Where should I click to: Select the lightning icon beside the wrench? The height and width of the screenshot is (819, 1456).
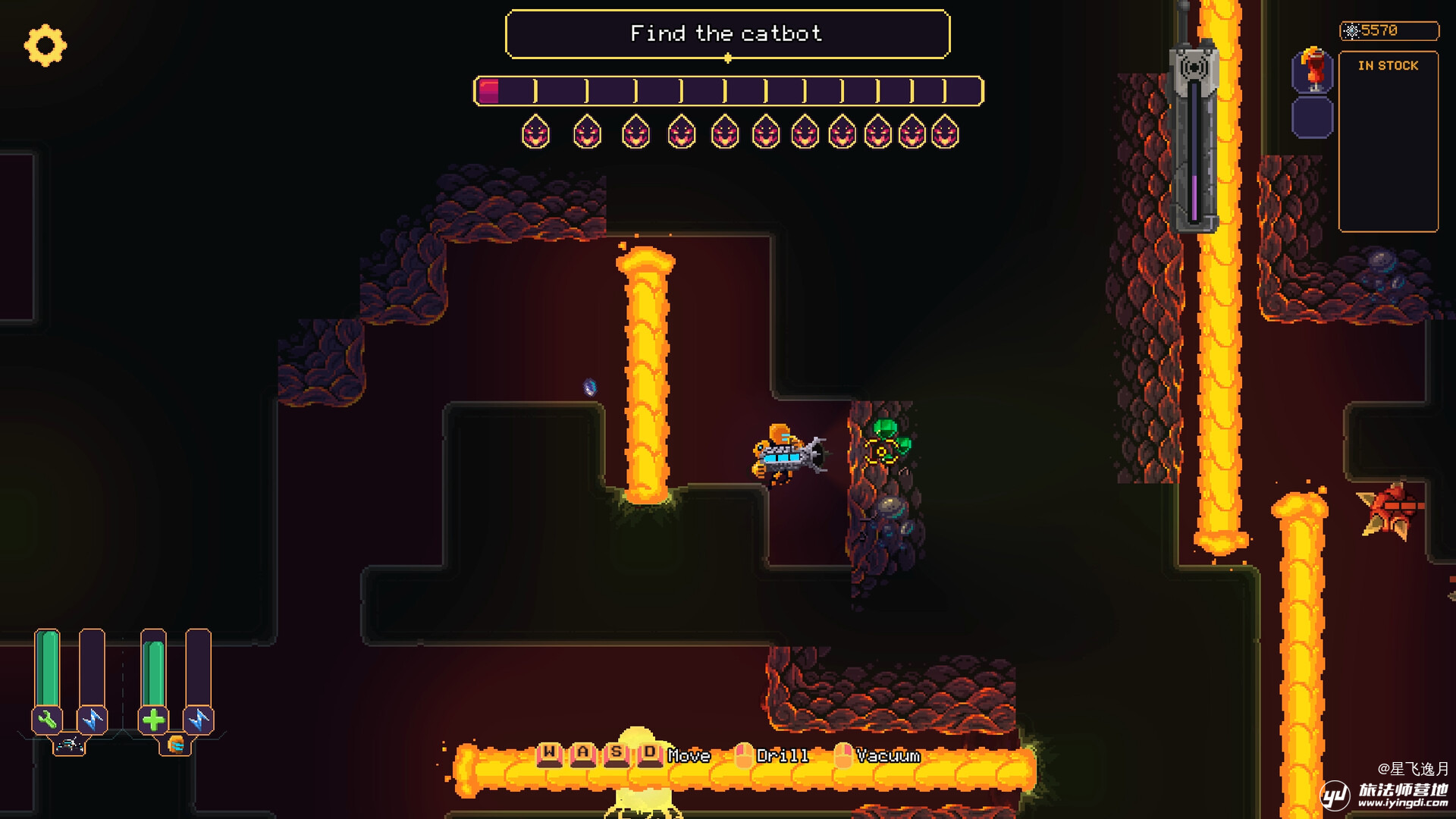click(x=93, y=719)
